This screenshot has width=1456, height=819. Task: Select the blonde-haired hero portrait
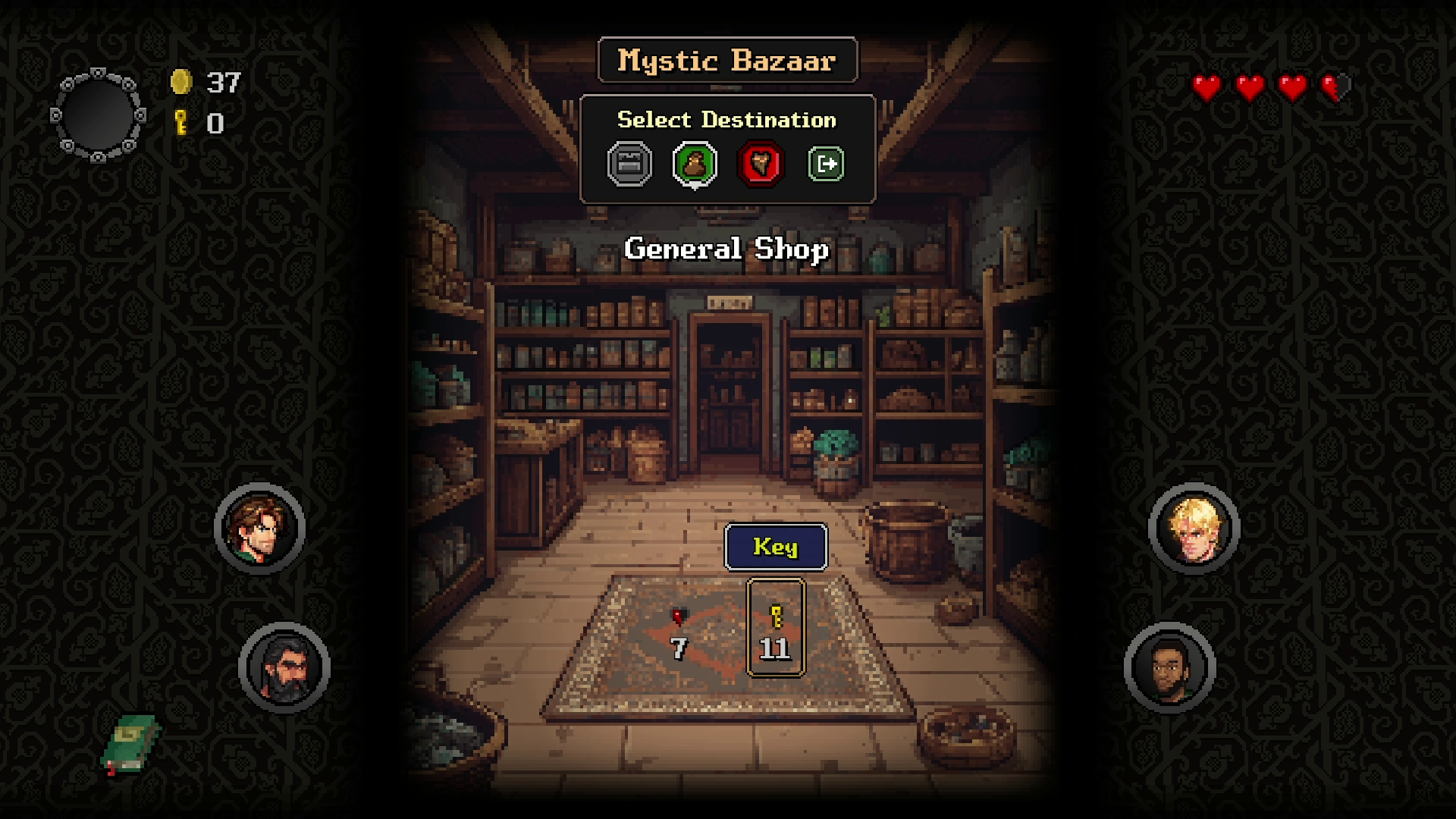click(x=1194, y=528)
